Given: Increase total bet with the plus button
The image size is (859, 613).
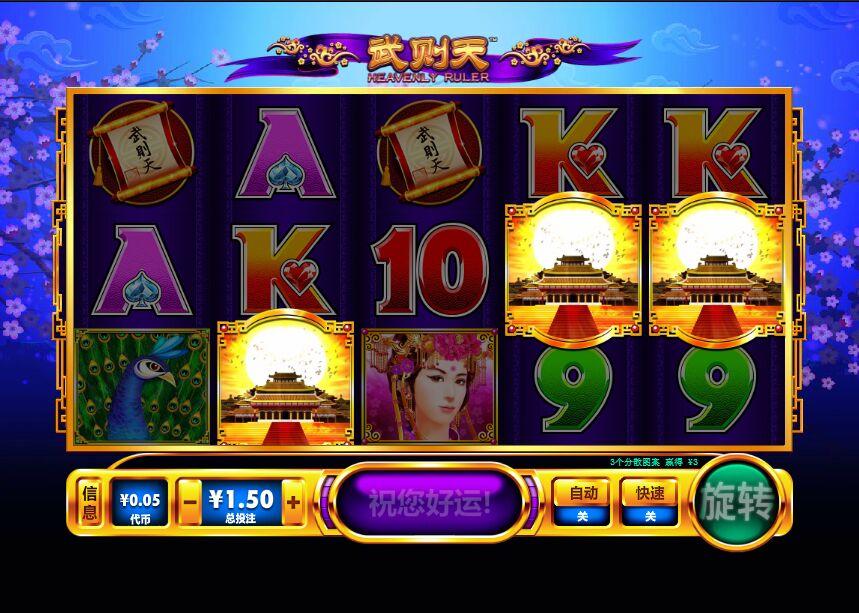Looking at the screenshot, I should pyautogui.click(x=293, y=503).
